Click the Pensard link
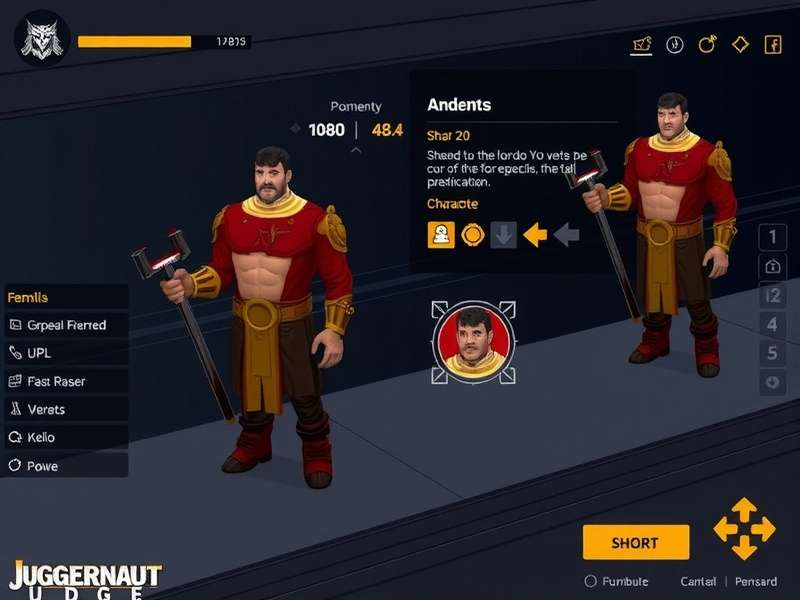The image size is (800, 600). click(x=755, y=581)
